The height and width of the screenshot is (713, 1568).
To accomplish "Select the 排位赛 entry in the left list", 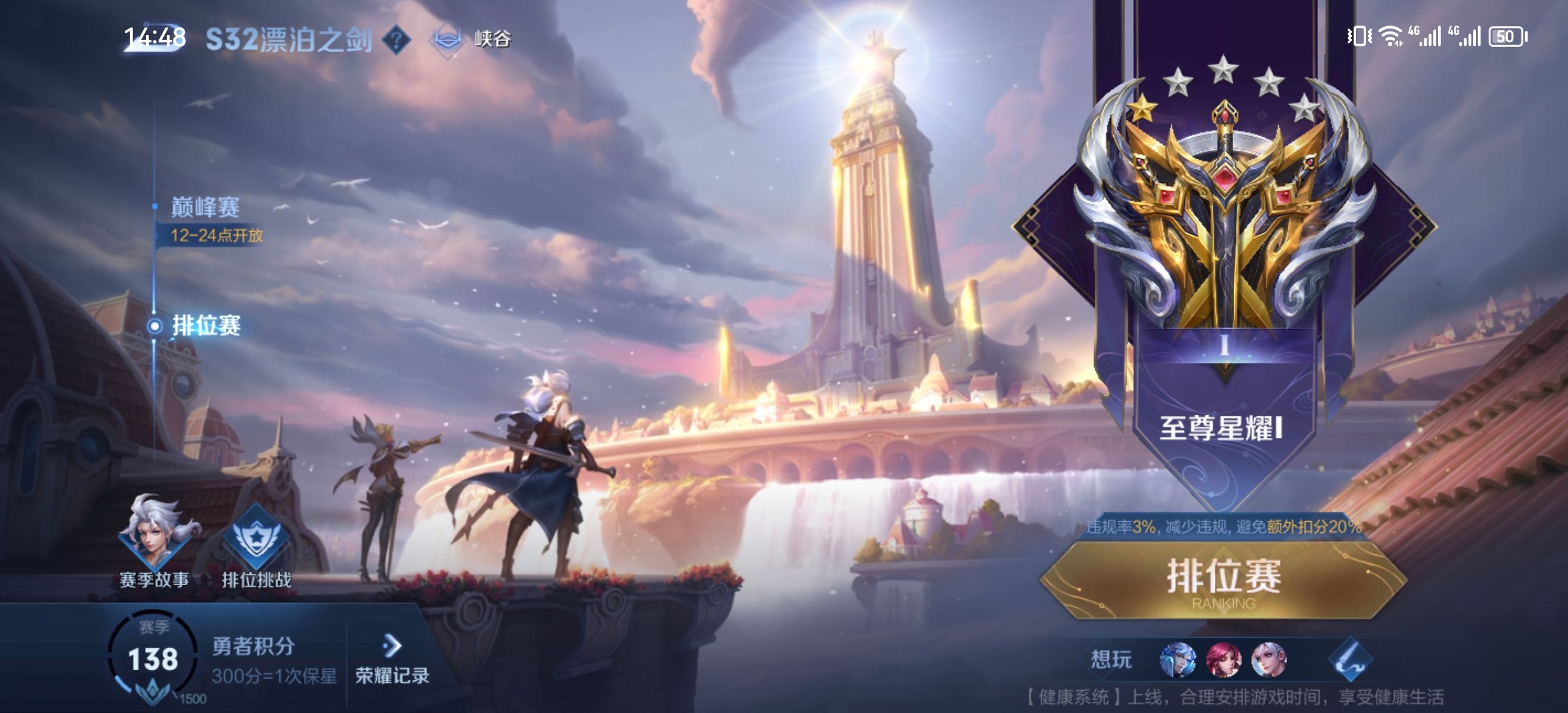I will point(206,326).
